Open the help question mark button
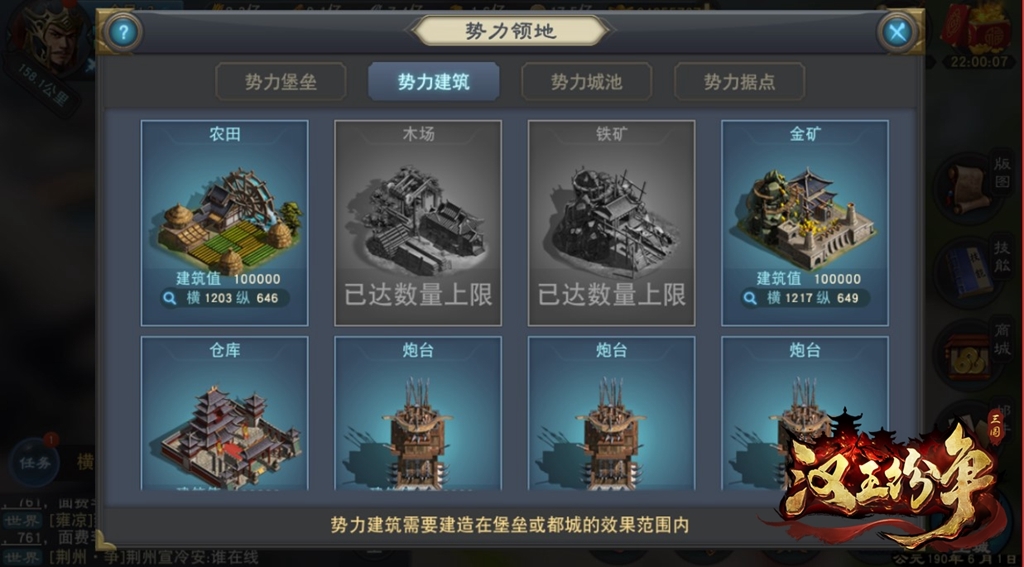Viewport: 1024px width, 567px height. pyautogui.click(x=122, y=32)
